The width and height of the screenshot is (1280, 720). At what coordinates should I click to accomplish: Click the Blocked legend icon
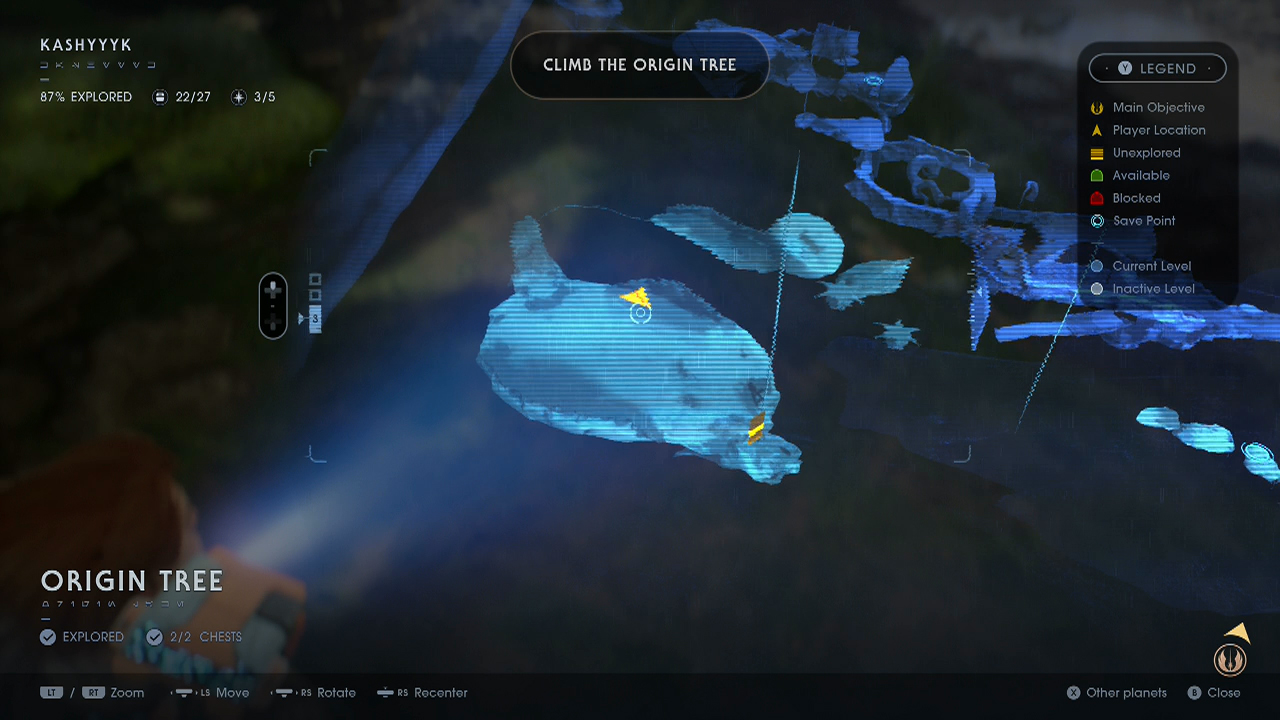tap(1097, 198)
